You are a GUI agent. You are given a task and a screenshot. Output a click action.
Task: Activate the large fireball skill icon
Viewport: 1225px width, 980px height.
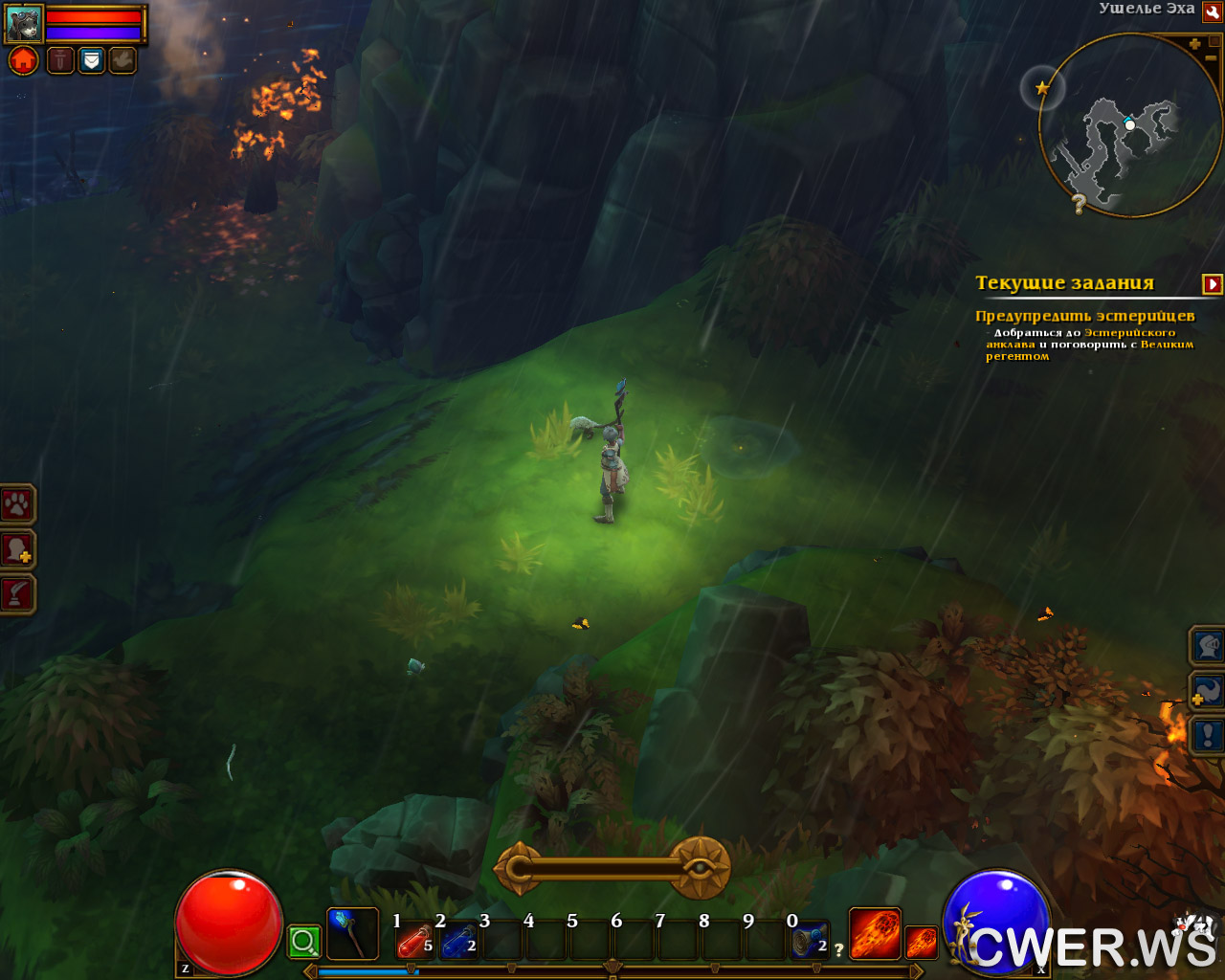(874, 934)
